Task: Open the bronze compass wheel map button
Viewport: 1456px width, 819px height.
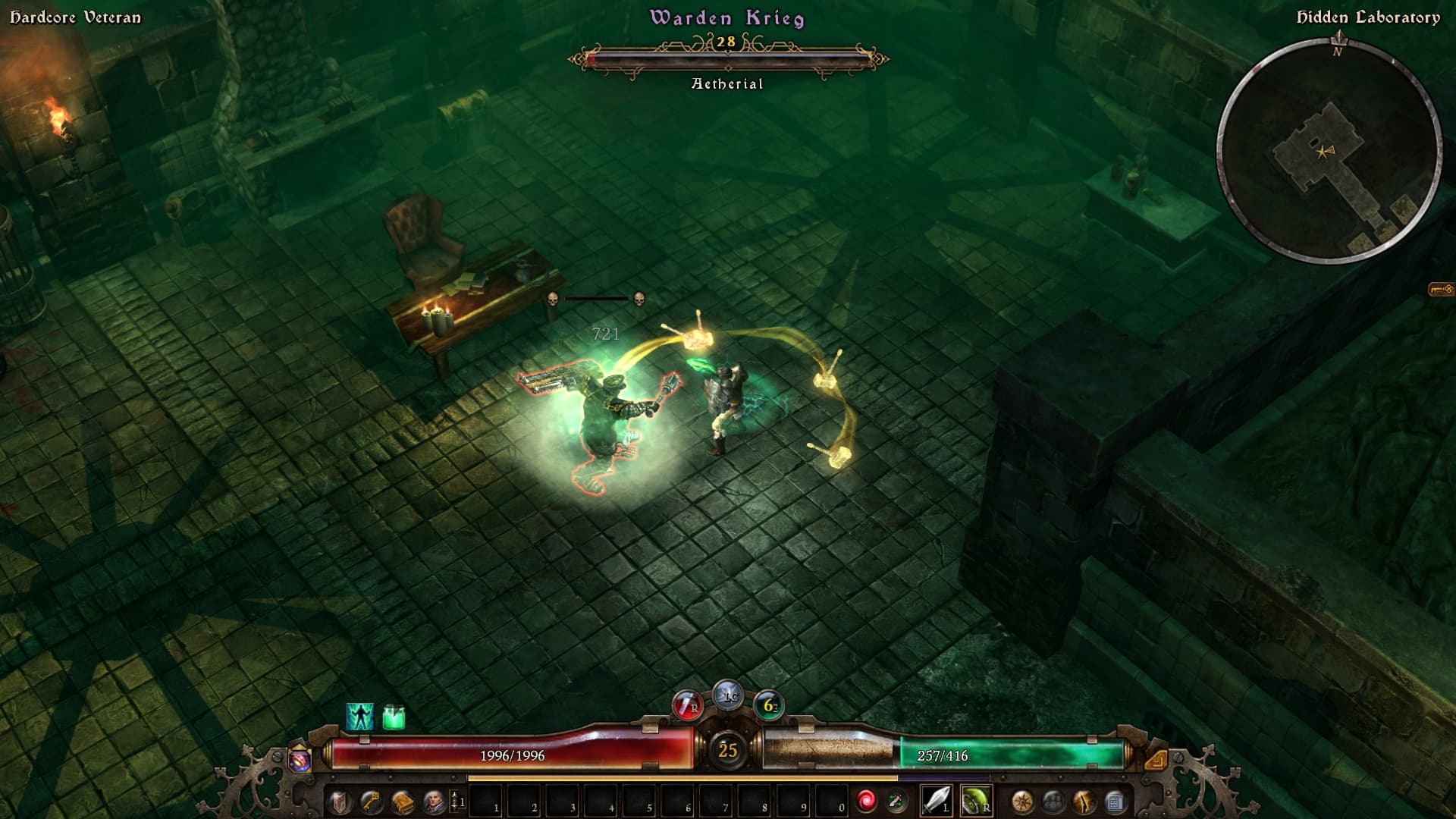Action: pos(1022,802)
